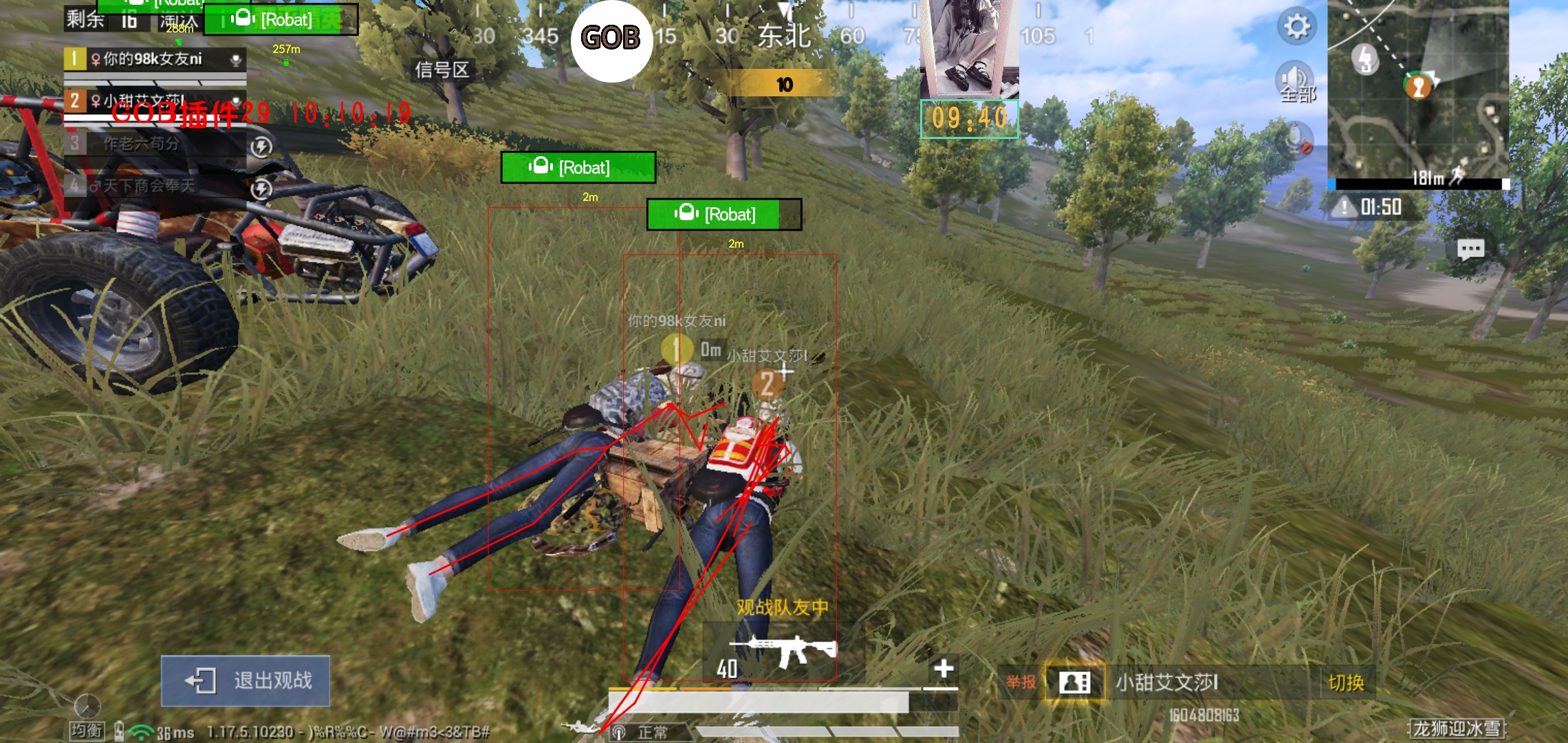
Task: Open the spectated player's profile card icon
Action: 1074,682
